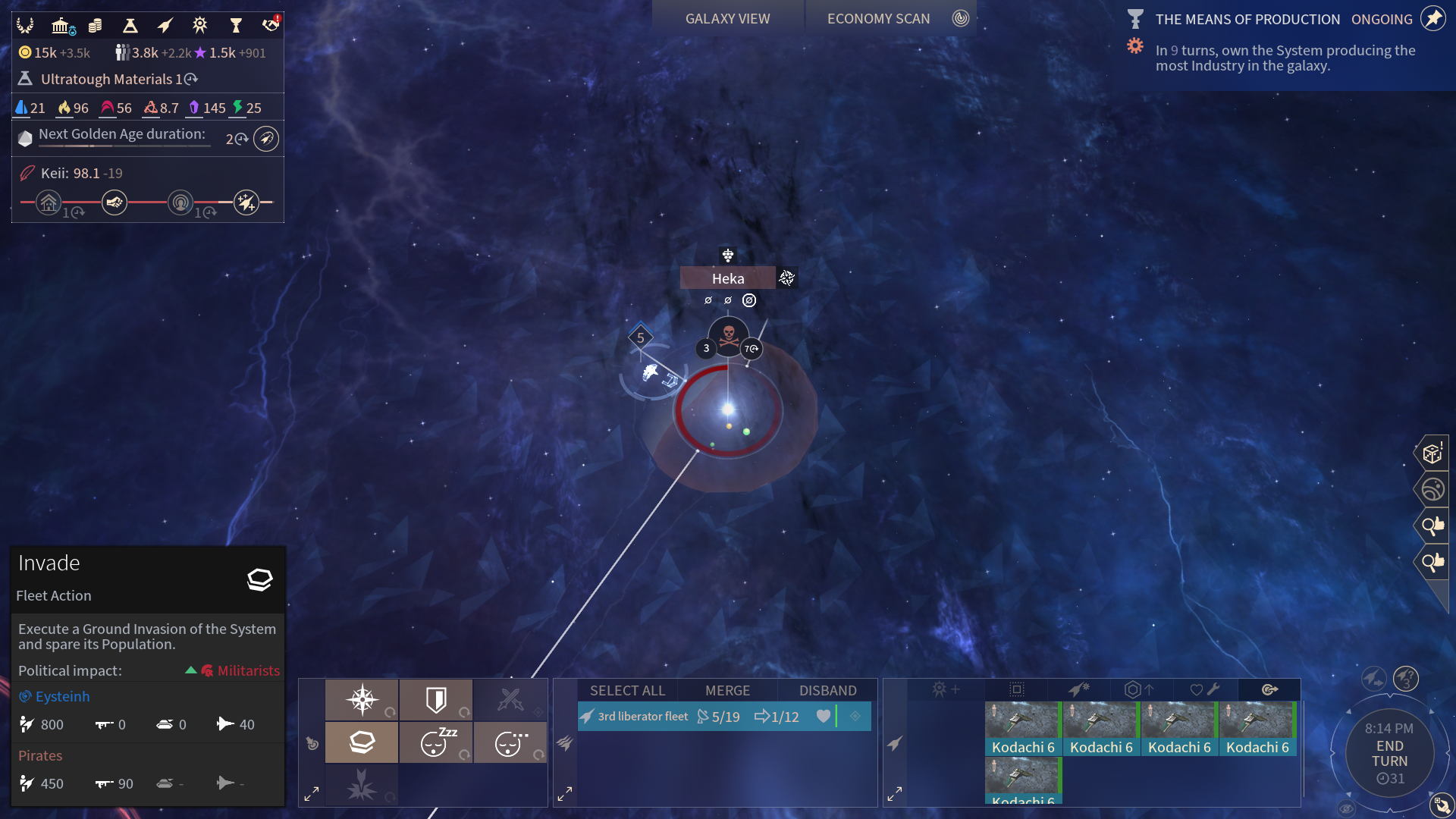
Task: Choose the compass explore fleet action
Action: 362,700
